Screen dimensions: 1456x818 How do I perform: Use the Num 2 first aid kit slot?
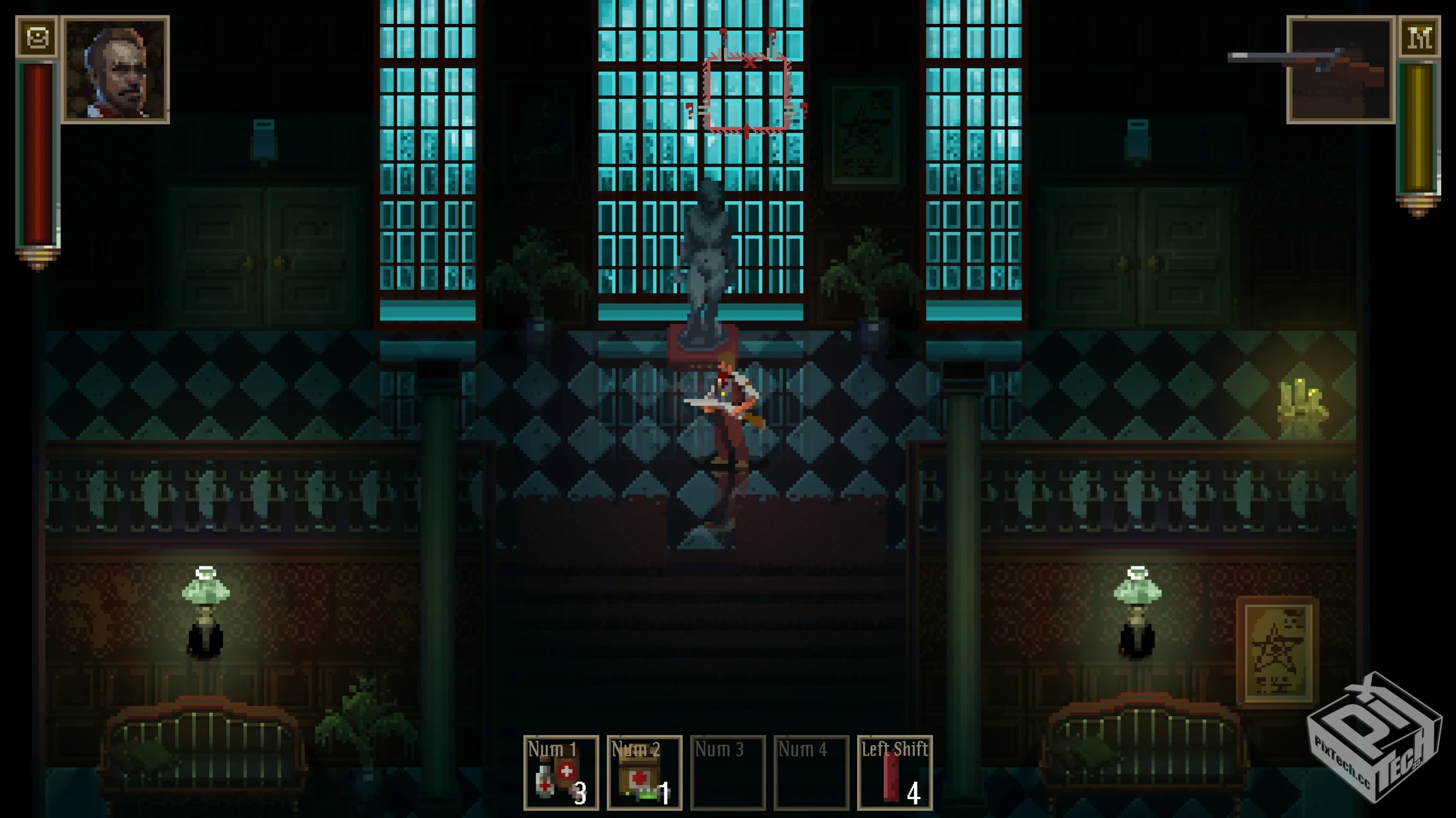point(644,773)
